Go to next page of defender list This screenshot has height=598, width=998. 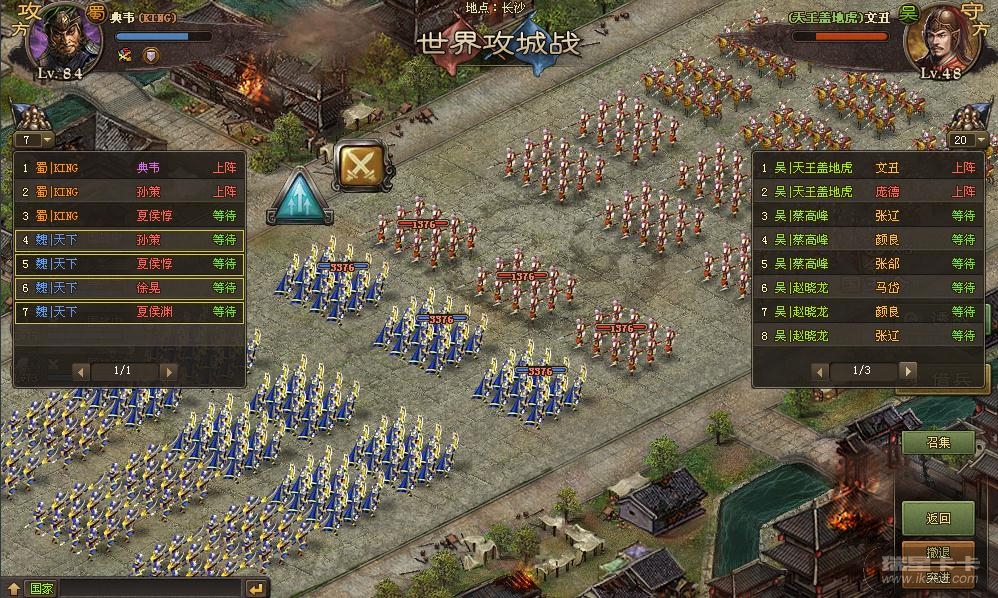pyautogui.click(x=906, y=371)
